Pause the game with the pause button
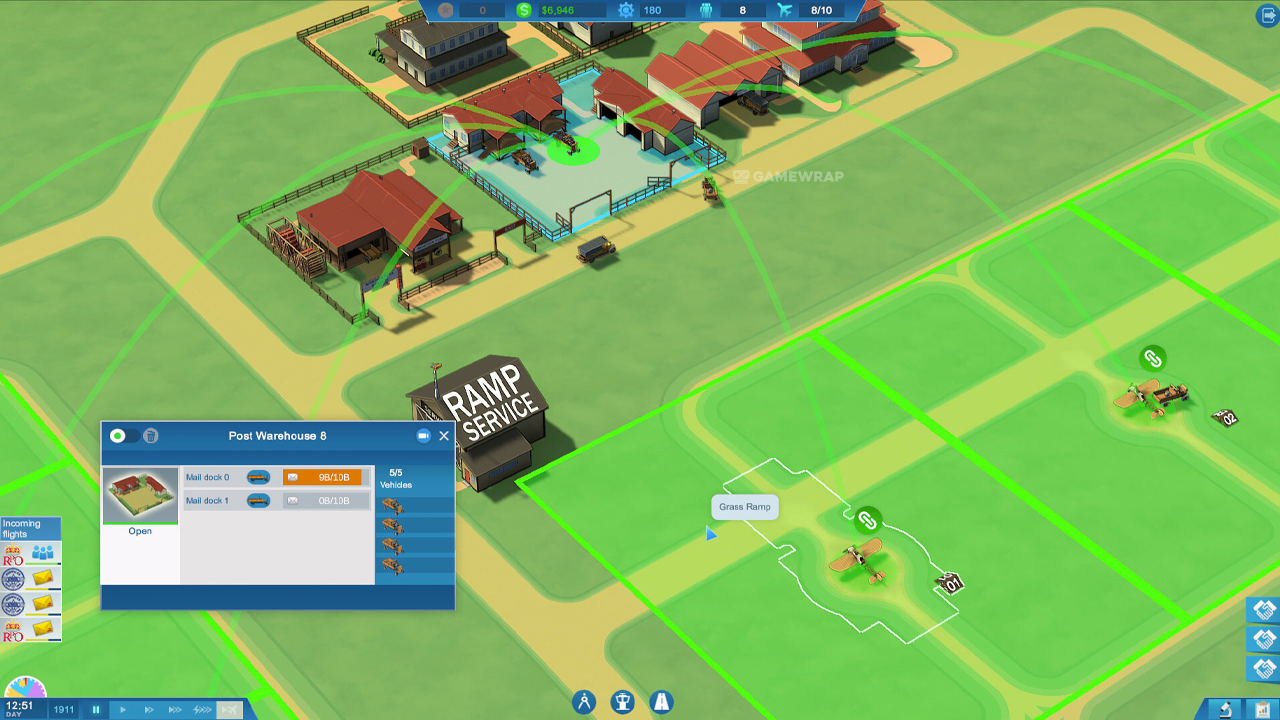This screenshot has width=1280, height=720. coord(96,710)
